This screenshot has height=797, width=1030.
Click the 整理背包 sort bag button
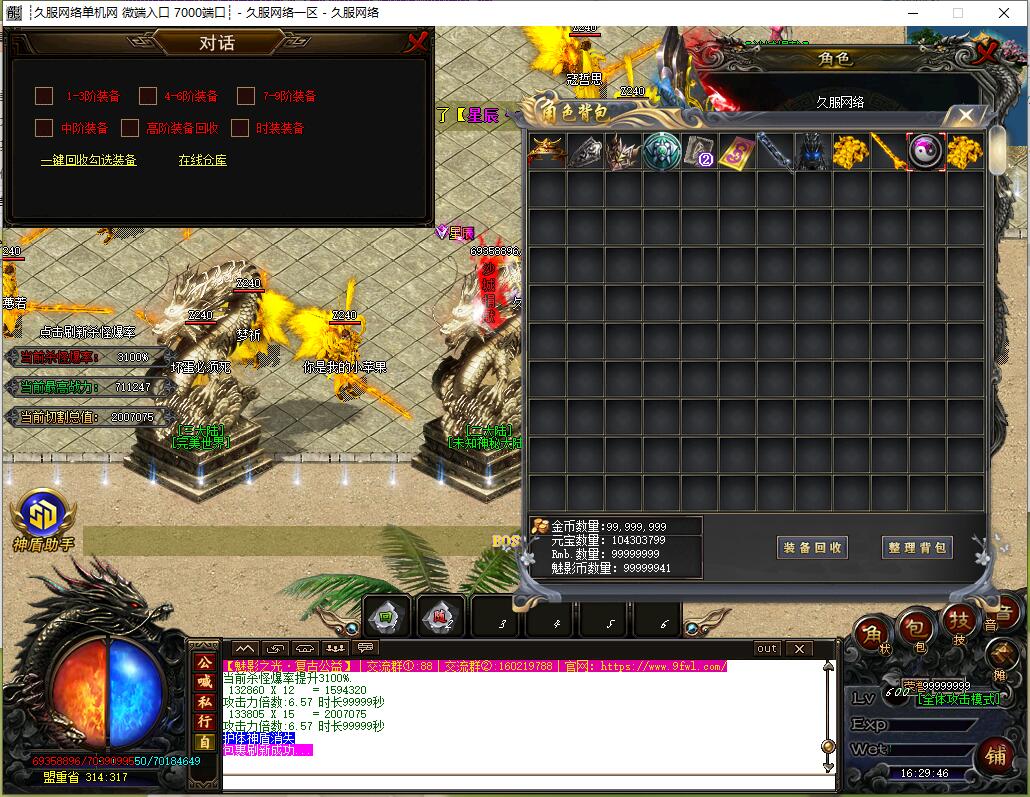[917, 547]
